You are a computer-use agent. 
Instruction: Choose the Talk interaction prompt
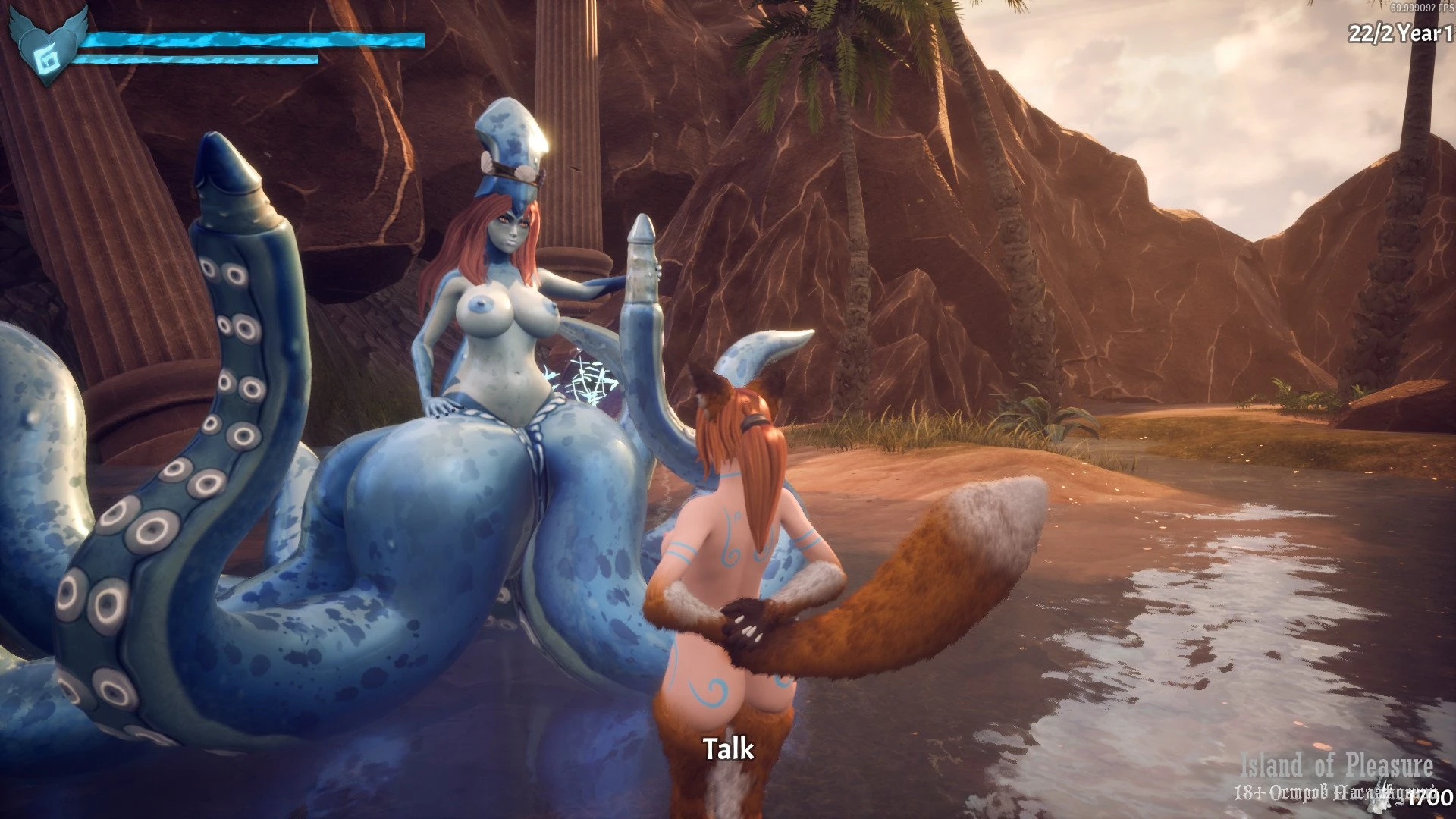coord(729,749)
